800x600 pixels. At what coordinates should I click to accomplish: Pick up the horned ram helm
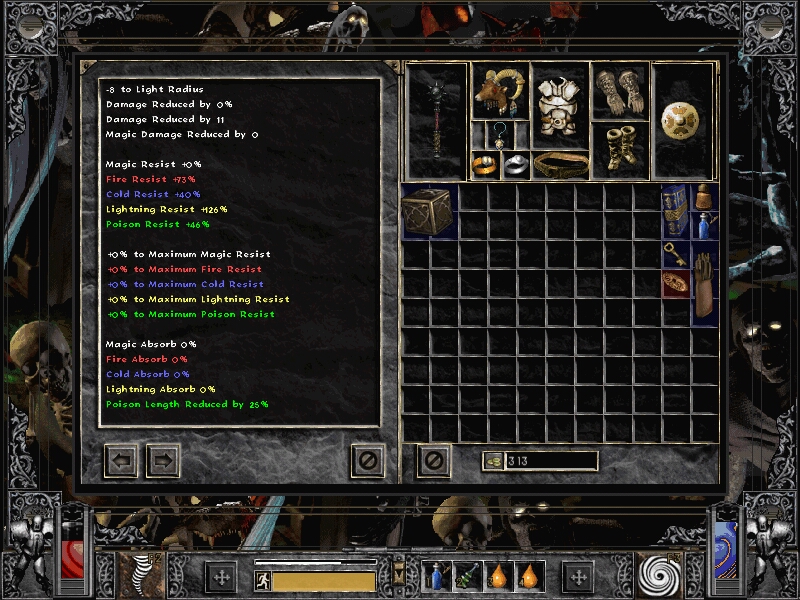499,92
